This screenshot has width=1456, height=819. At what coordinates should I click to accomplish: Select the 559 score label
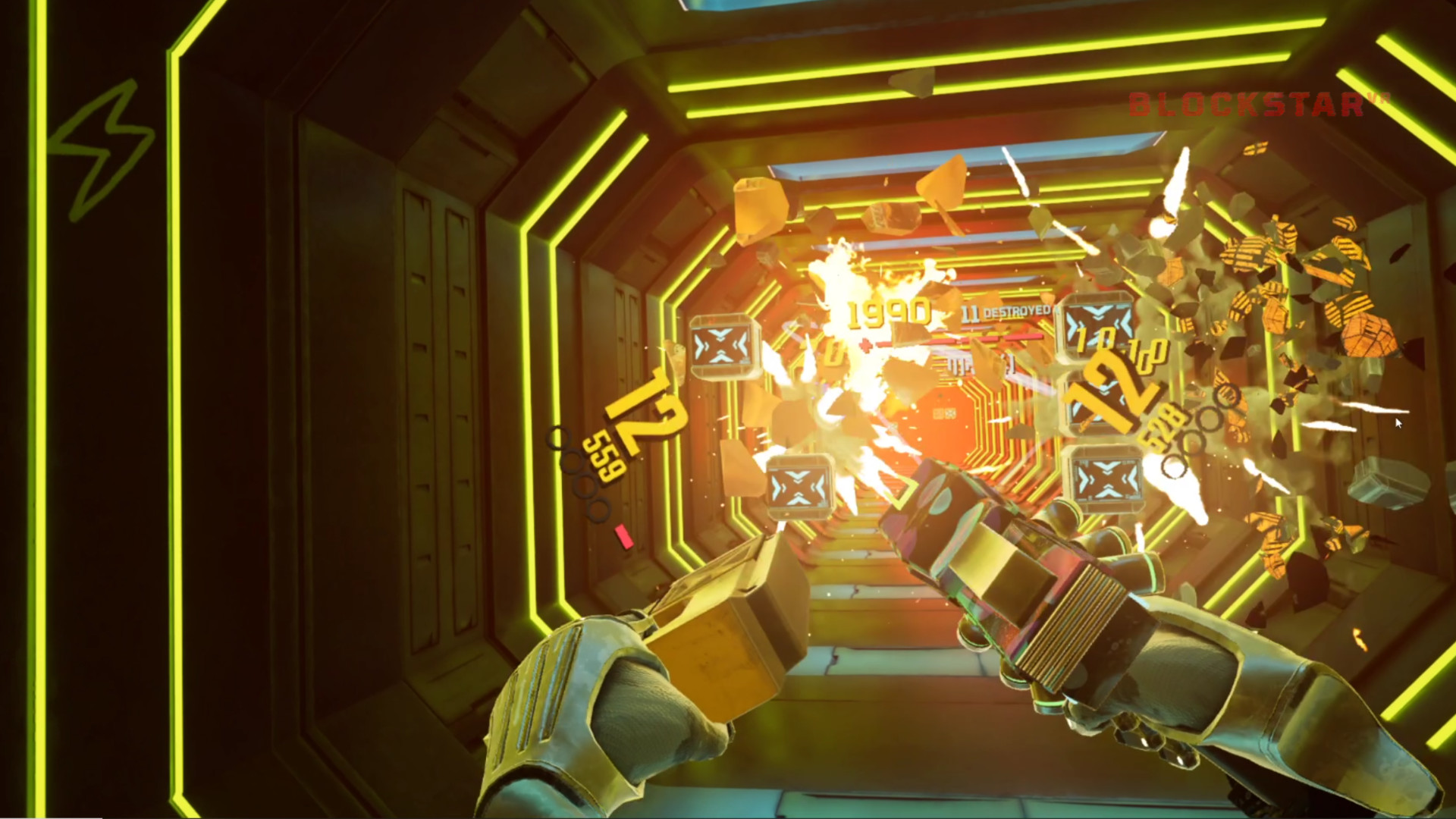coord(604,456)
